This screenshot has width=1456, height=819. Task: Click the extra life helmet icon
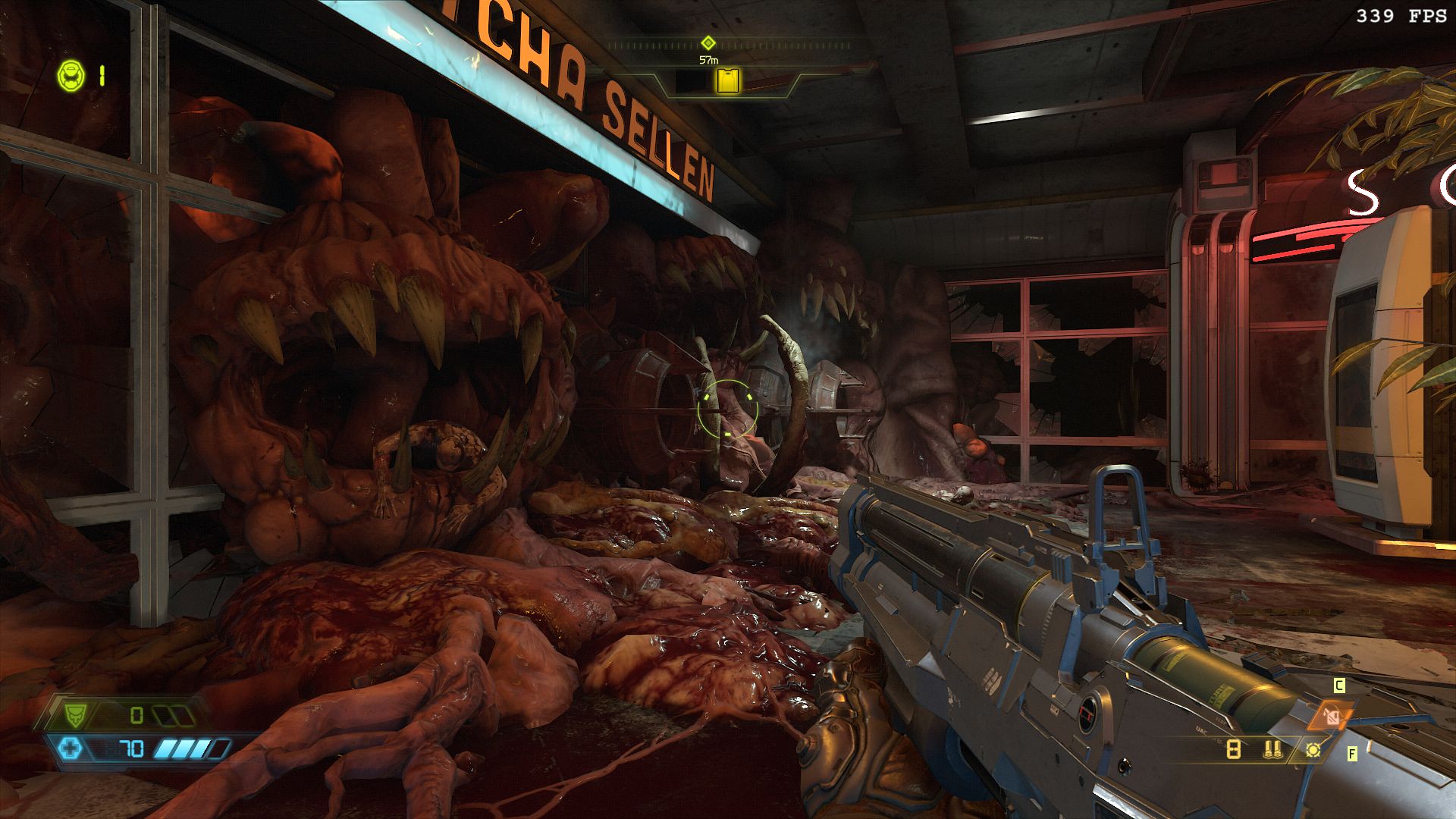point(71,76)
